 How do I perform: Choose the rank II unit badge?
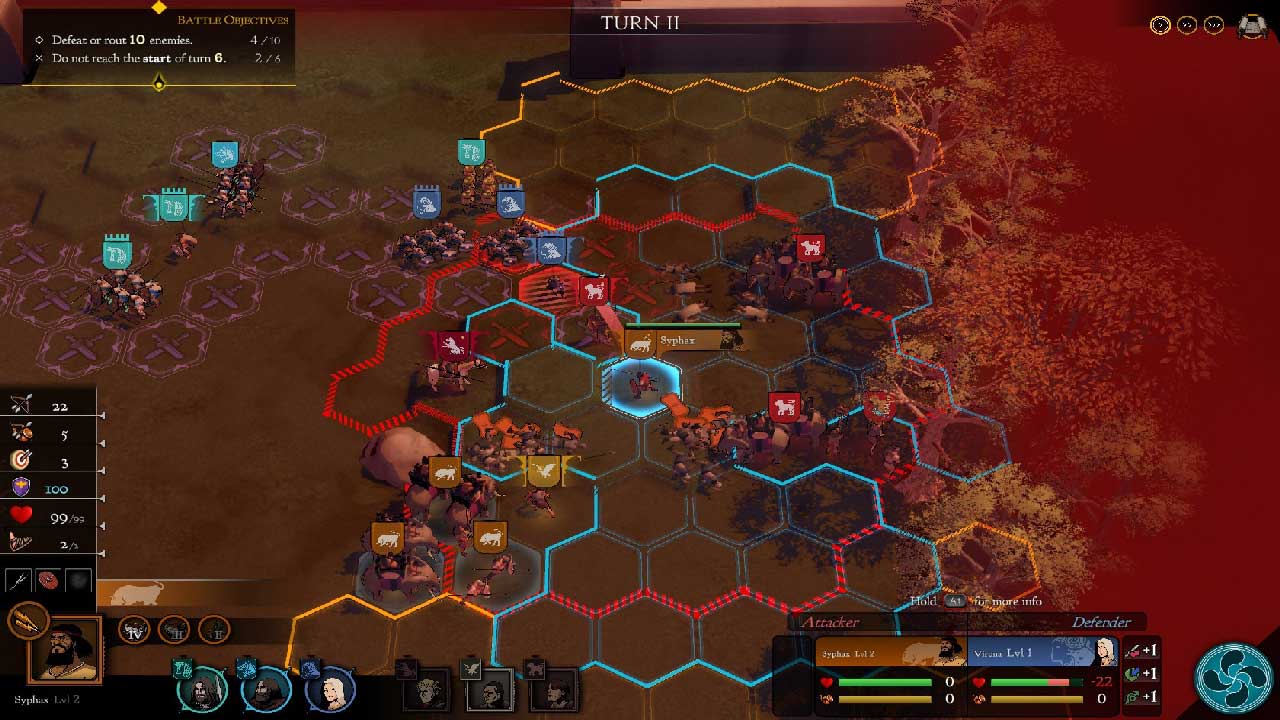coord(212,629)
